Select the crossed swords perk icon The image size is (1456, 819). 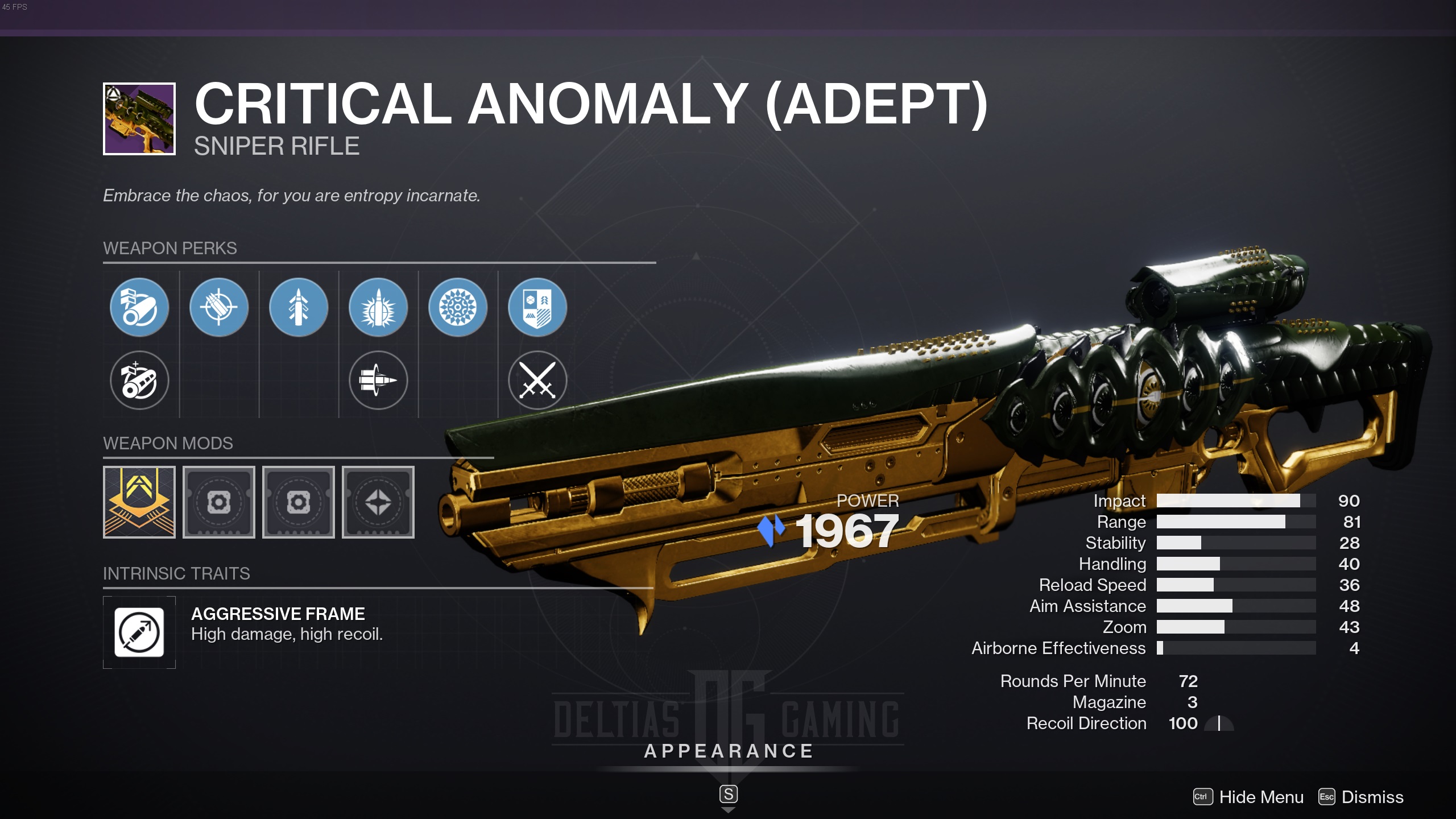point(537,380)
